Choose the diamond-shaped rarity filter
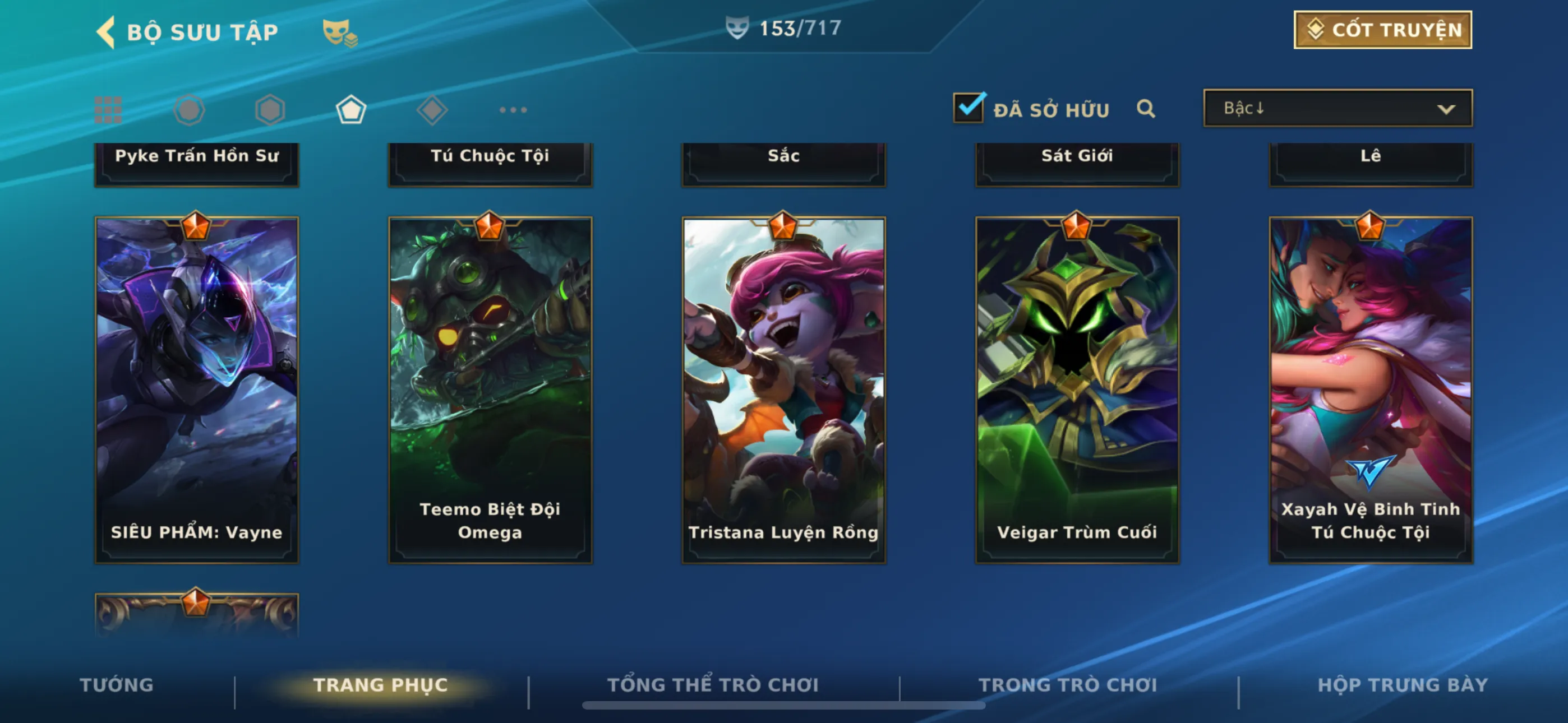 pos(432,110)
